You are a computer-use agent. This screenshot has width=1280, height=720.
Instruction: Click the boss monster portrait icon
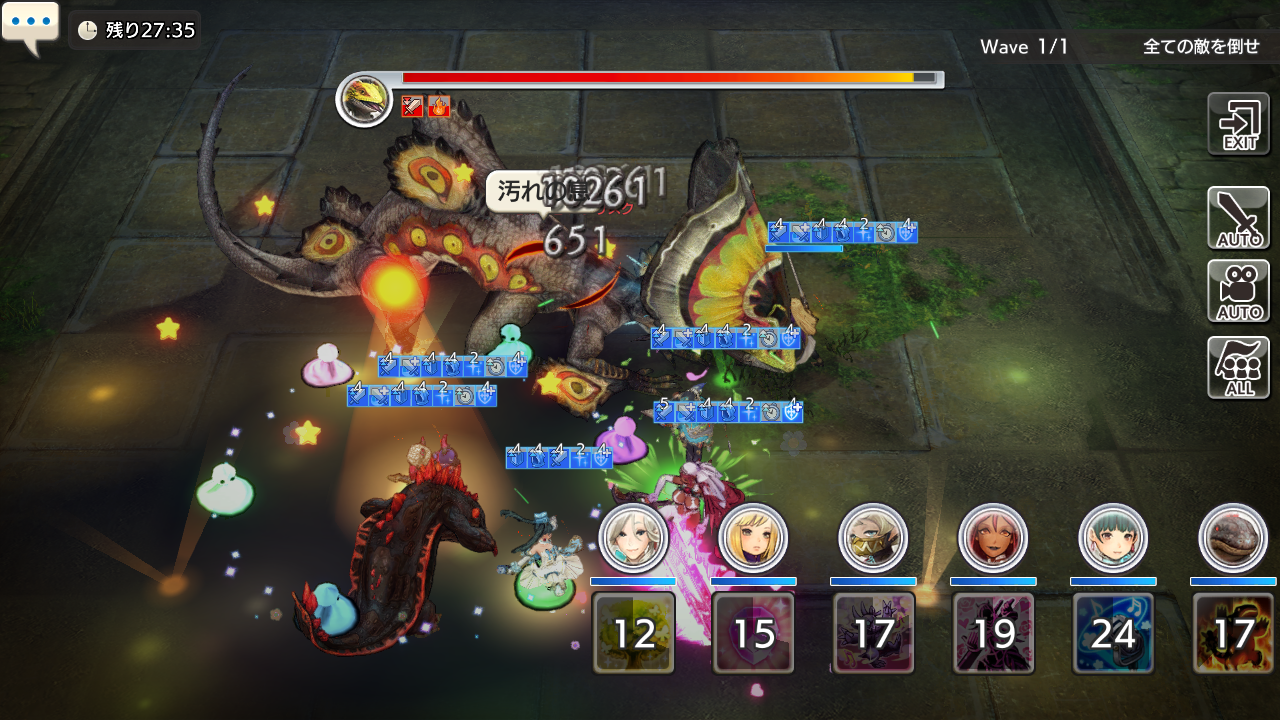click(364, 100)
